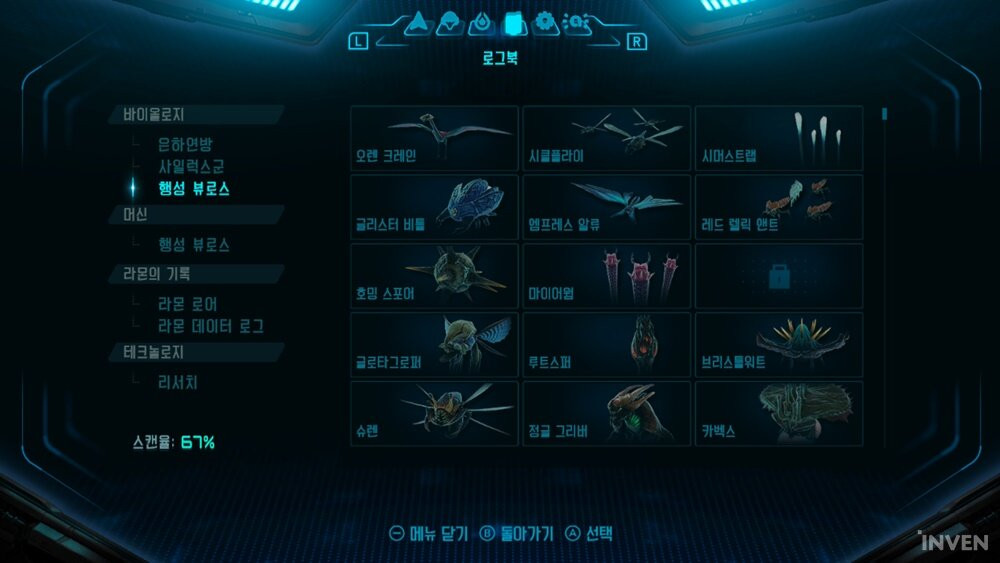View the 마이어웜 creature entry
Image resolution: width=1000 pixels, height=563 pixels.
pos(606,276)
